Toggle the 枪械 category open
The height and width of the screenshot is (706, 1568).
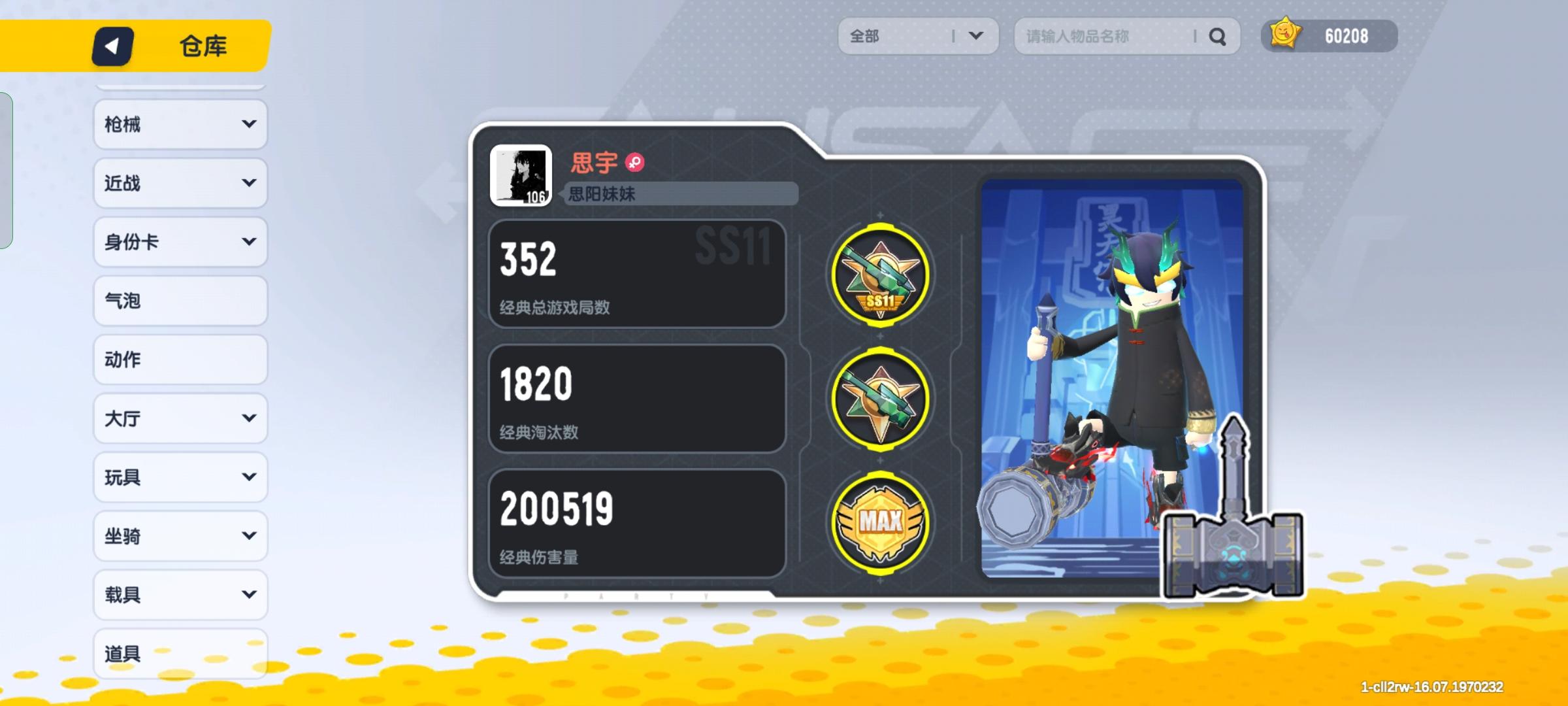pos(180,124)
